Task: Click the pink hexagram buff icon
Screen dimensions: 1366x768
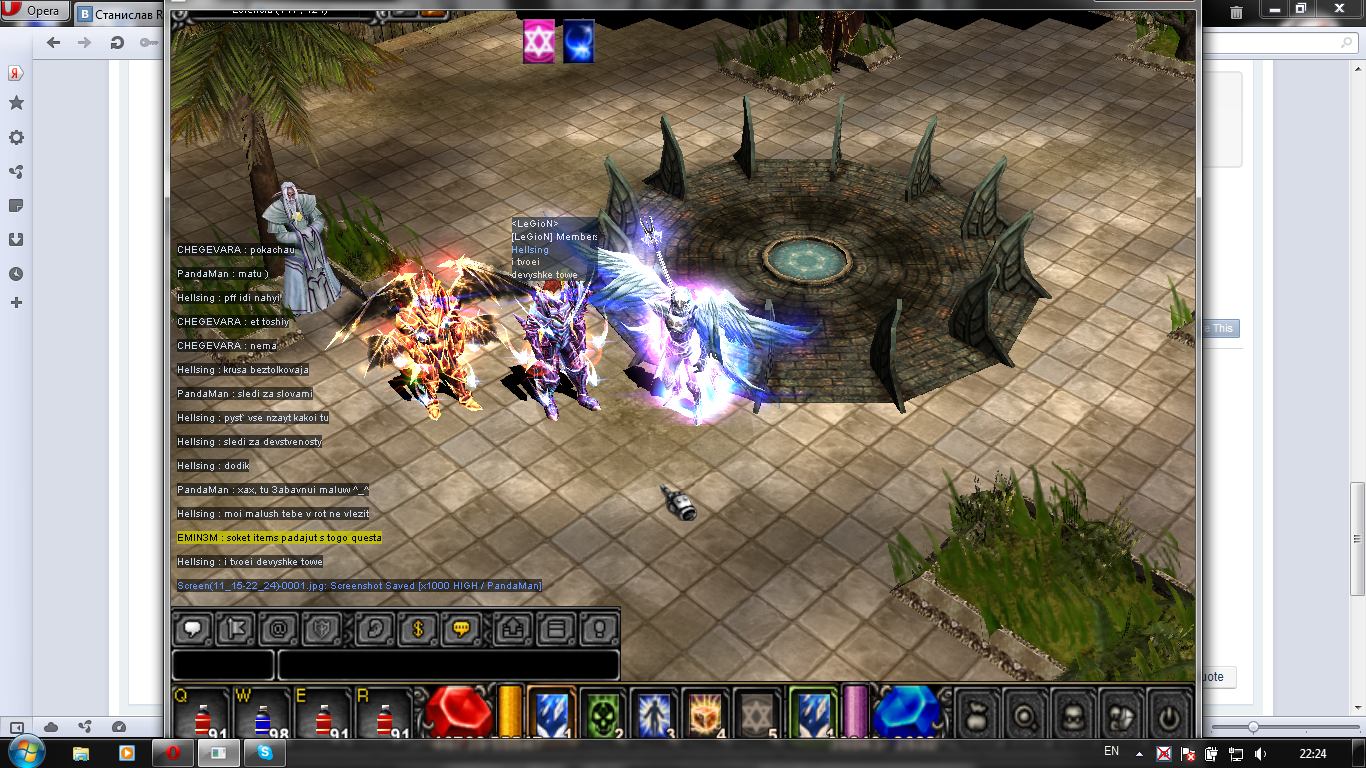Action: click(538, 42)
